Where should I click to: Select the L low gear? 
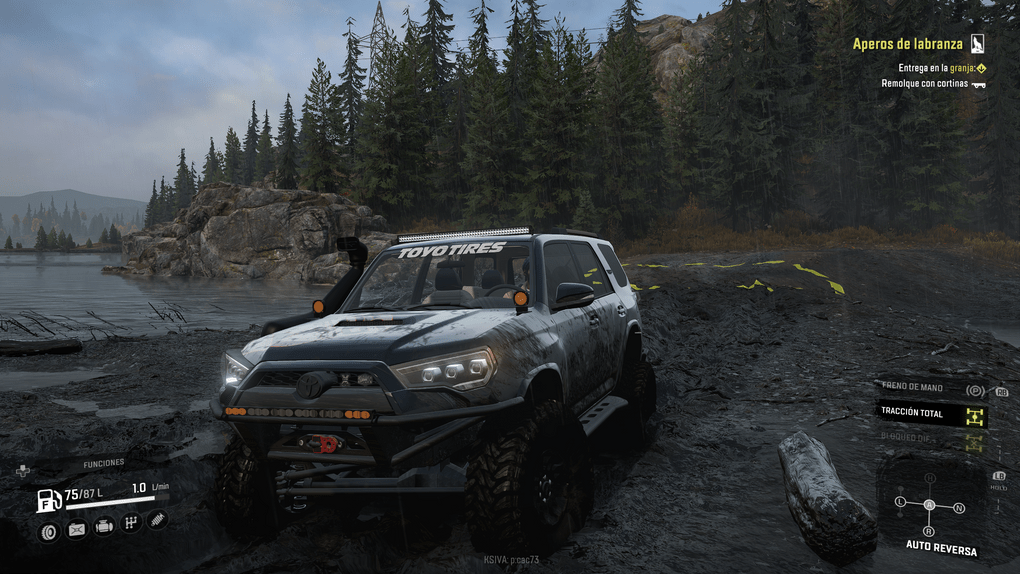point(900,501)
